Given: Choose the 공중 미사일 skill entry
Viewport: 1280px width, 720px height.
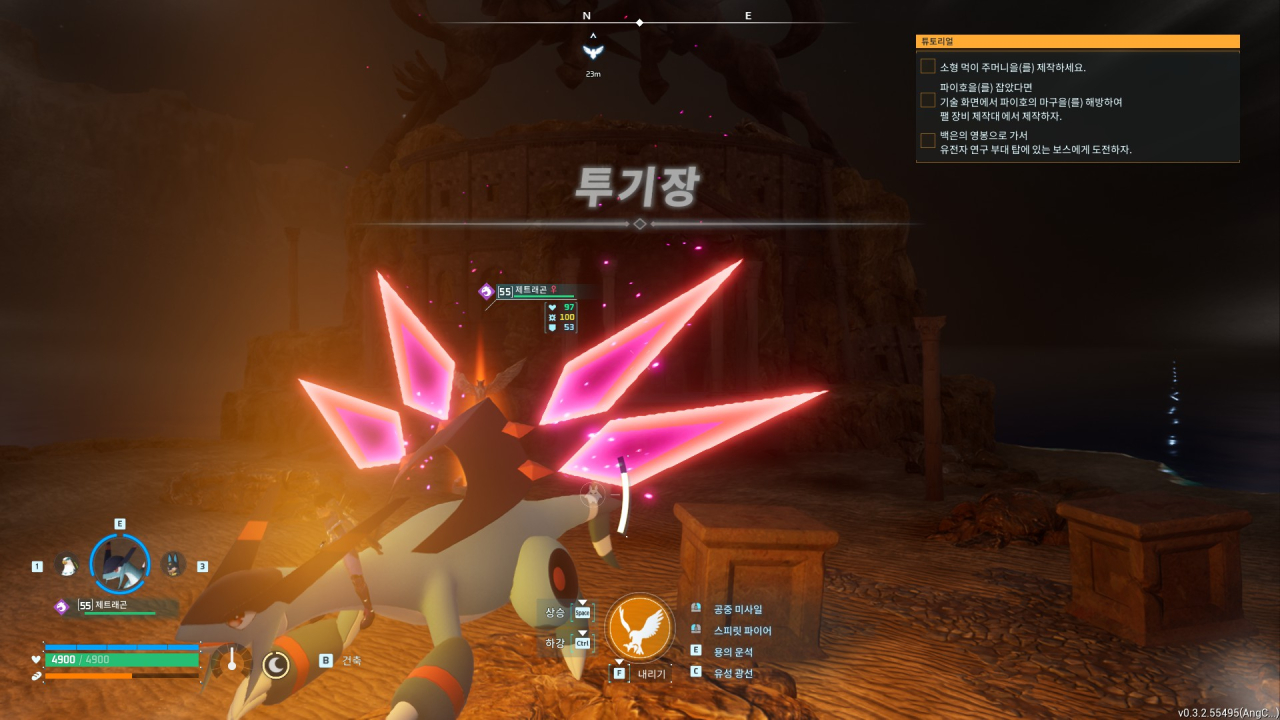Looking at the screenshot, I should pyautogui.click(x=737, y=608).
